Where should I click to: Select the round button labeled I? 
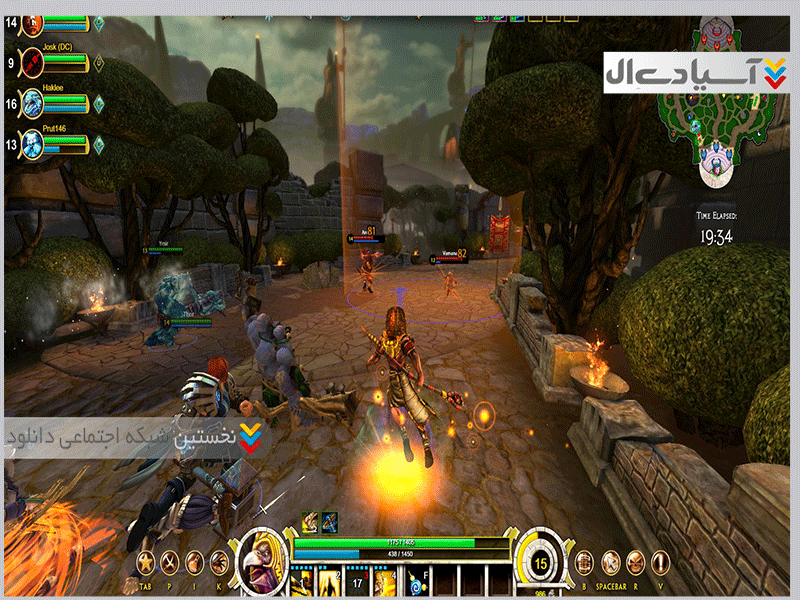(x=195, y=561)
